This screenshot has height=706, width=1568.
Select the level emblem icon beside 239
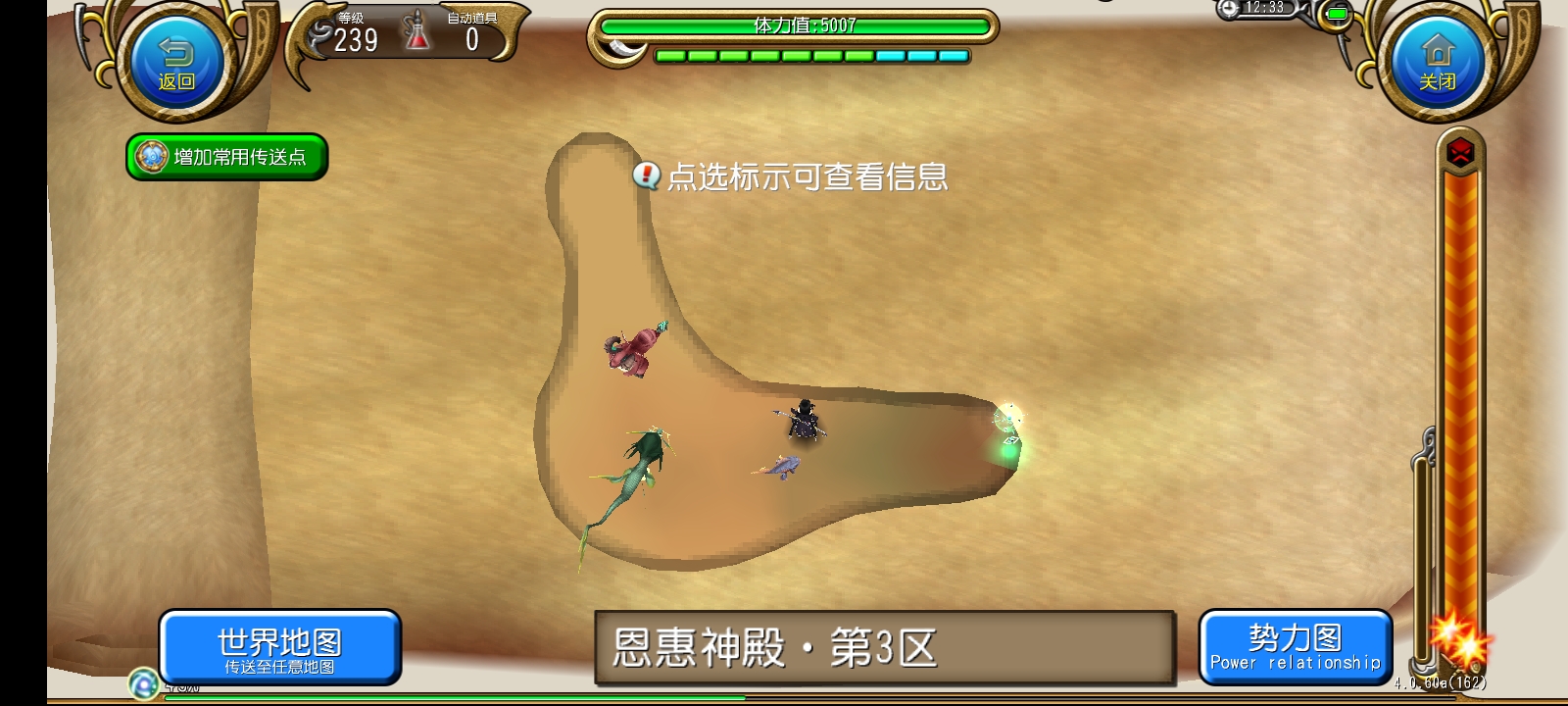click(x=318, y=35)
